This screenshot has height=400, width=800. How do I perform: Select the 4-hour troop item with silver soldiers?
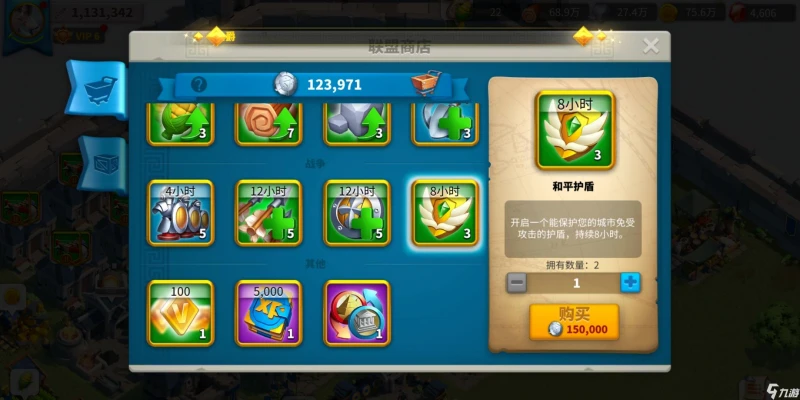pos(181,213)
